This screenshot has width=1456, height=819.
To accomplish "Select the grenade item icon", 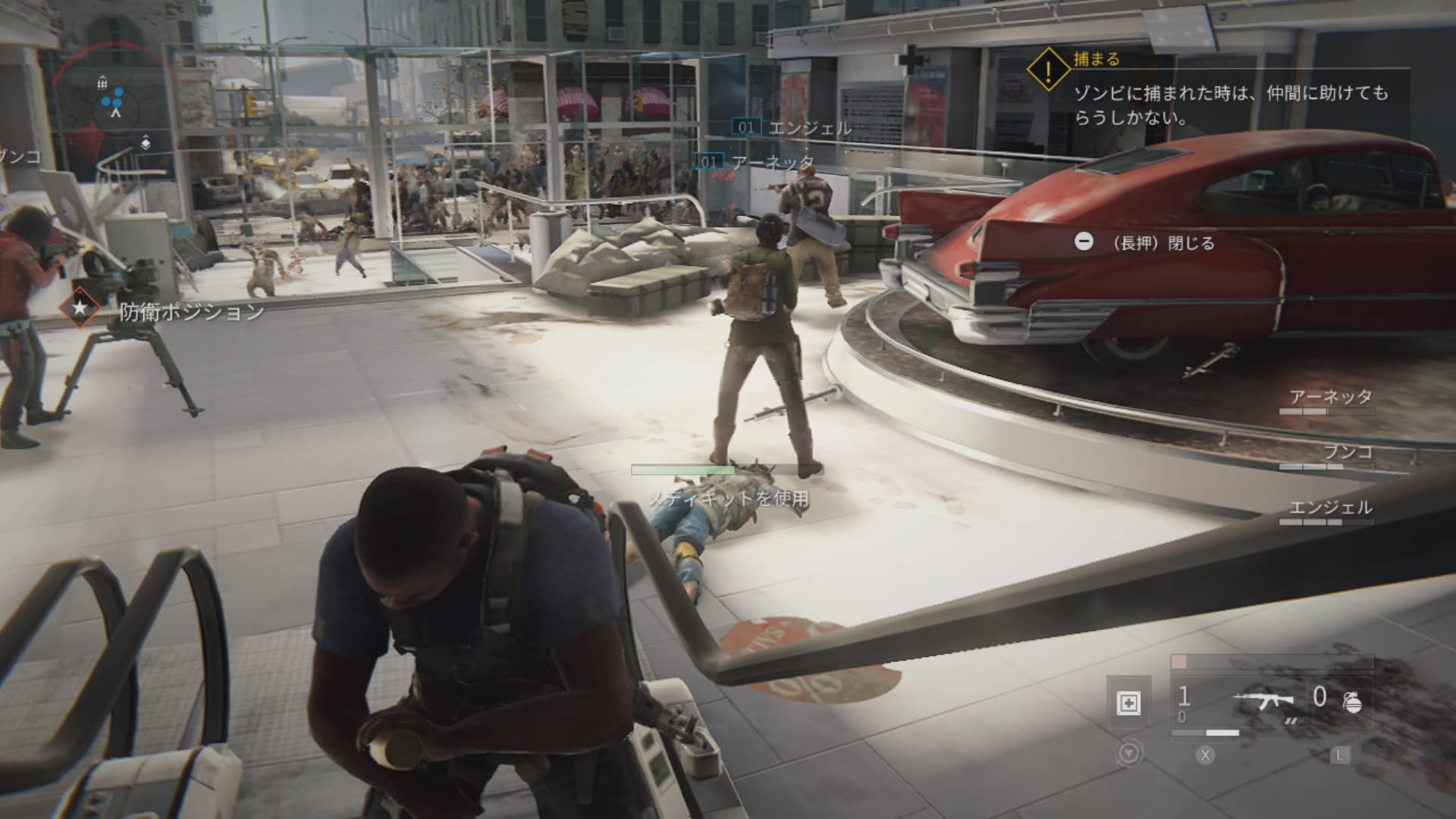I will tap(1352, 703).
